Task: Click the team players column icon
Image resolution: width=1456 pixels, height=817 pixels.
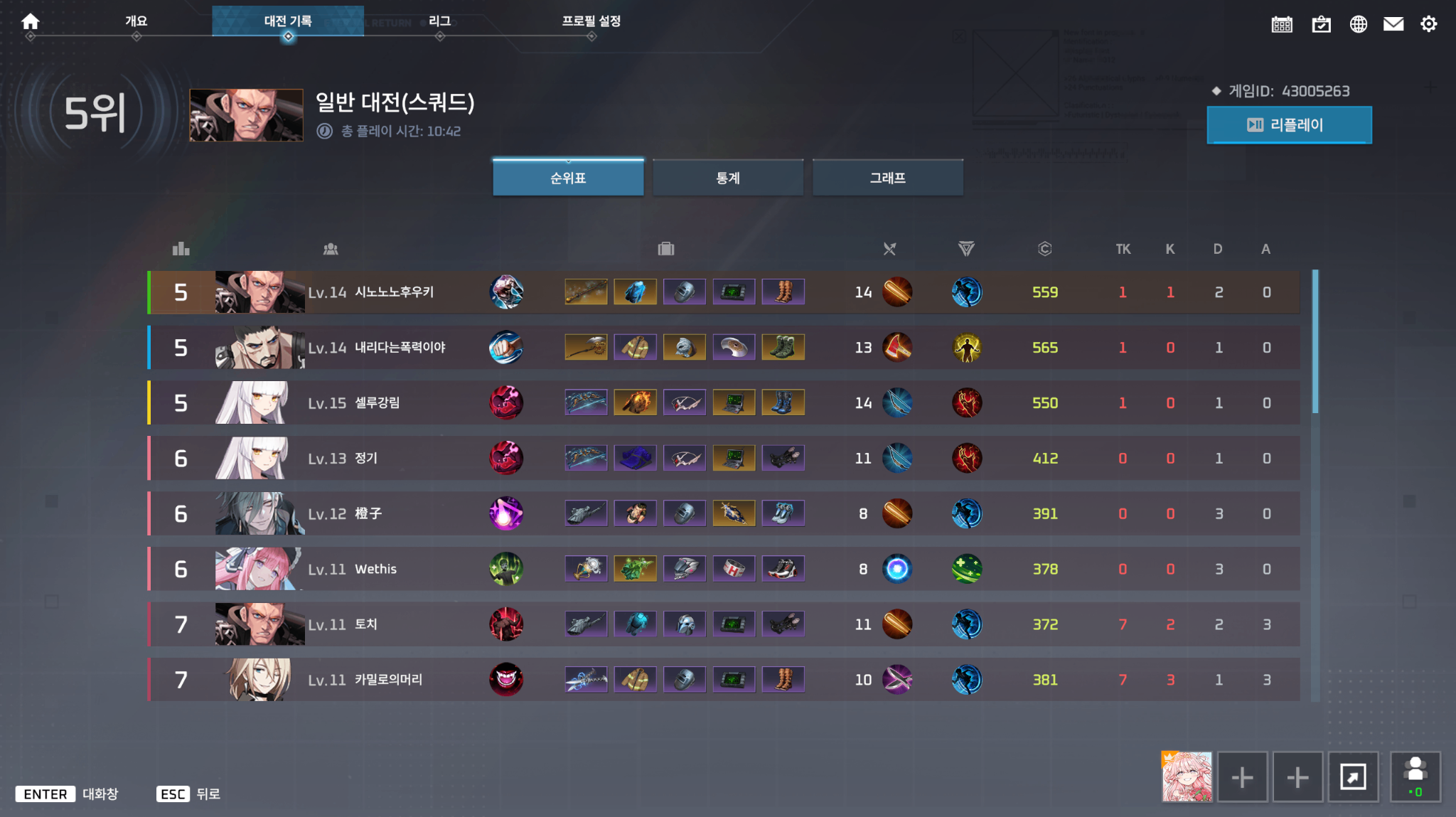Action: (x=331, y=249)
